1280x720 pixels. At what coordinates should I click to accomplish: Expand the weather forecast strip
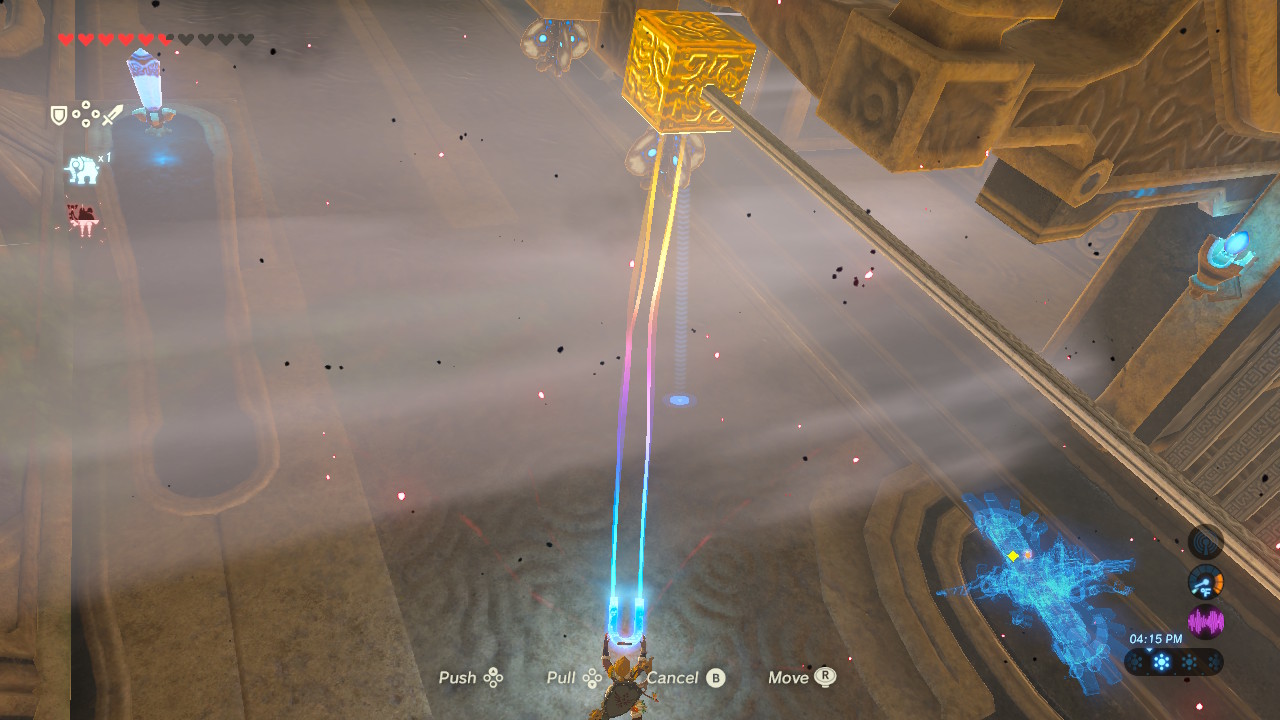coord(1175,661)
